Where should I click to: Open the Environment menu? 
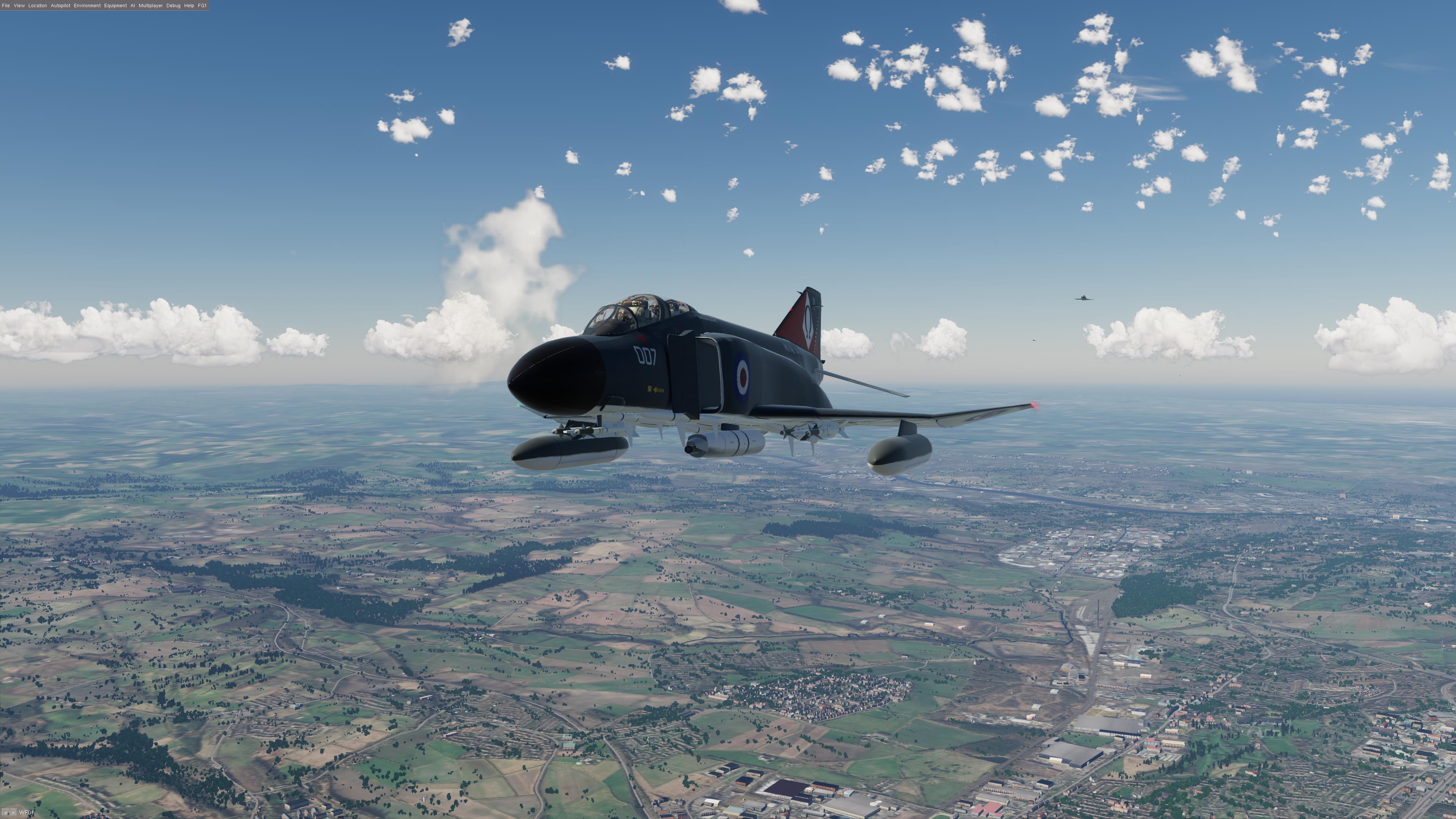pyautogui.click(x=87, y=6)
